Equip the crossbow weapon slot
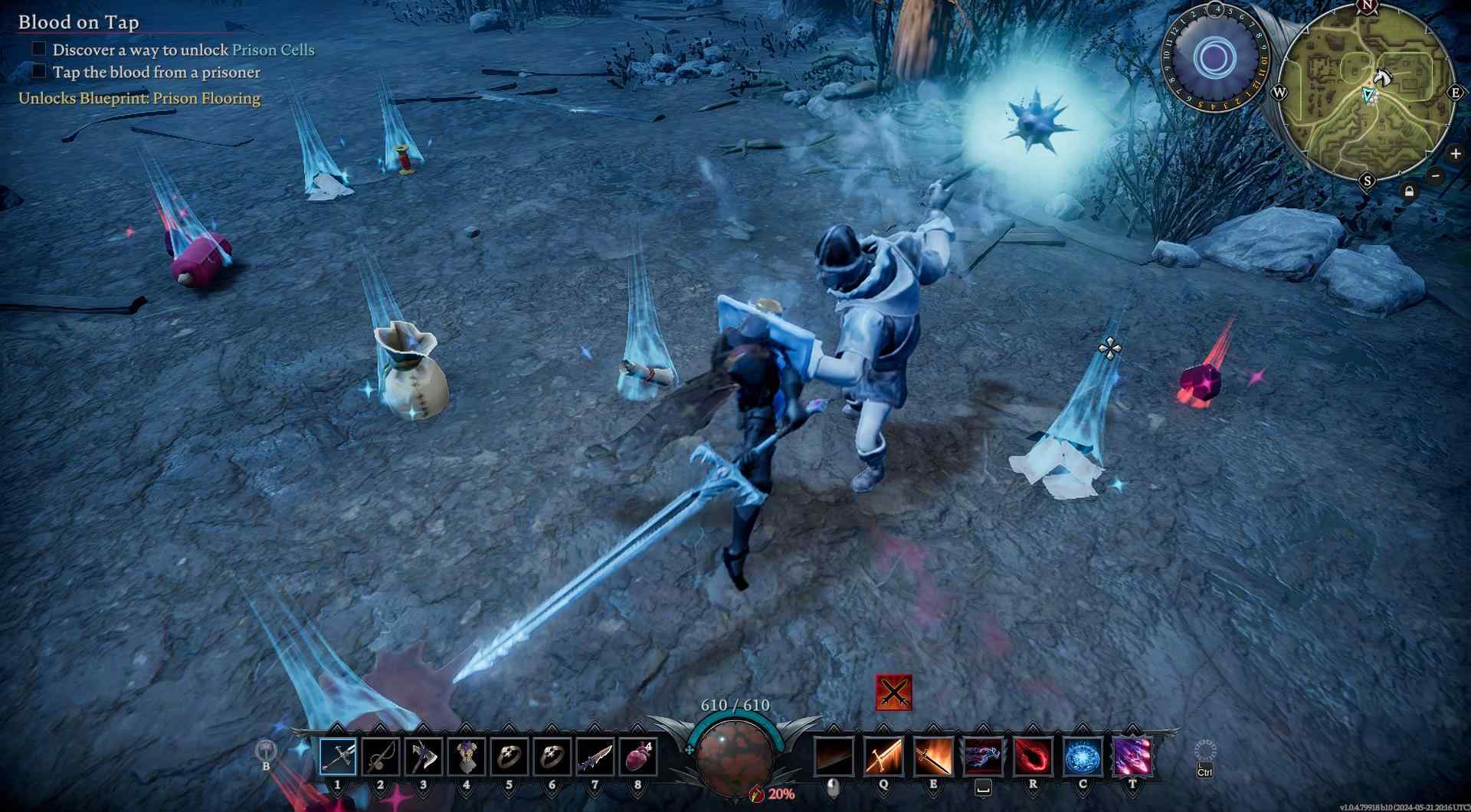Viewport: 1471px width, 812px height. 381,757
